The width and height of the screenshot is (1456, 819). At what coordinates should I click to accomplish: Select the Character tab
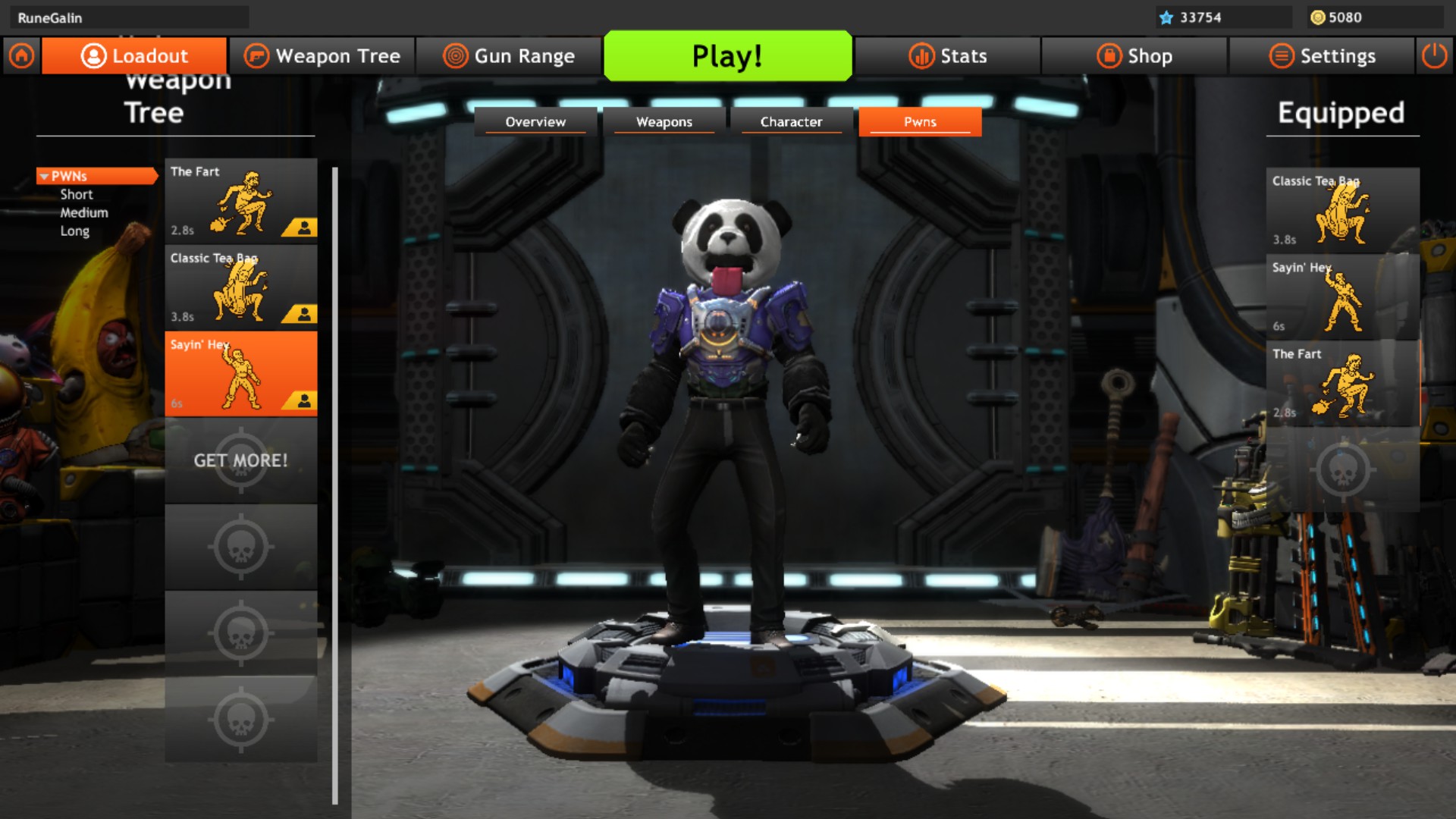point(791,122)
